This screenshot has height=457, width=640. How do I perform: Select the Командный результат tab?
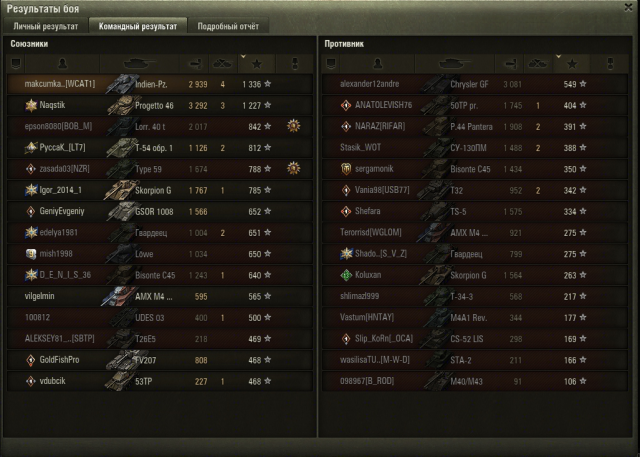pos(136,26)
